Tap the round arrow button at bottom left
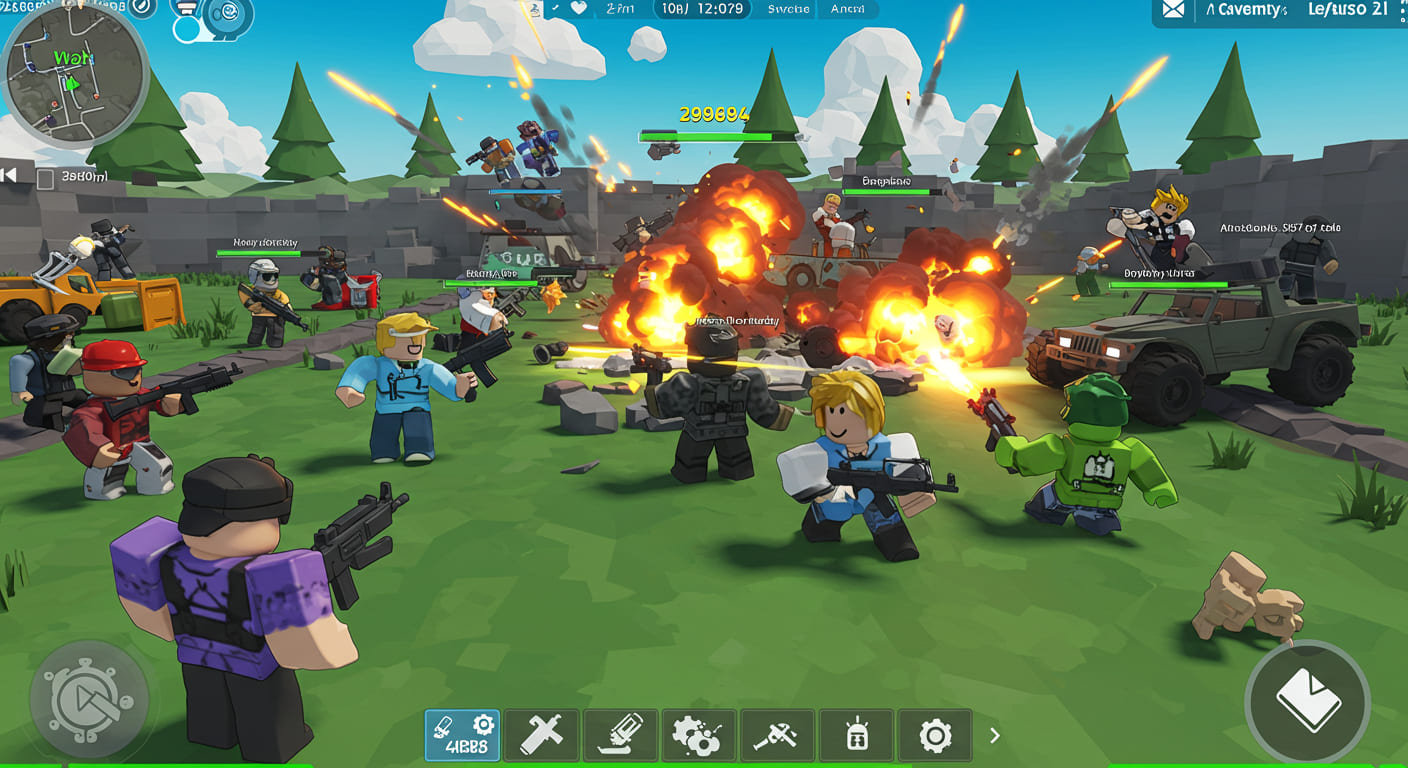This screenshot has width=1408, height=768. (89, 699)
